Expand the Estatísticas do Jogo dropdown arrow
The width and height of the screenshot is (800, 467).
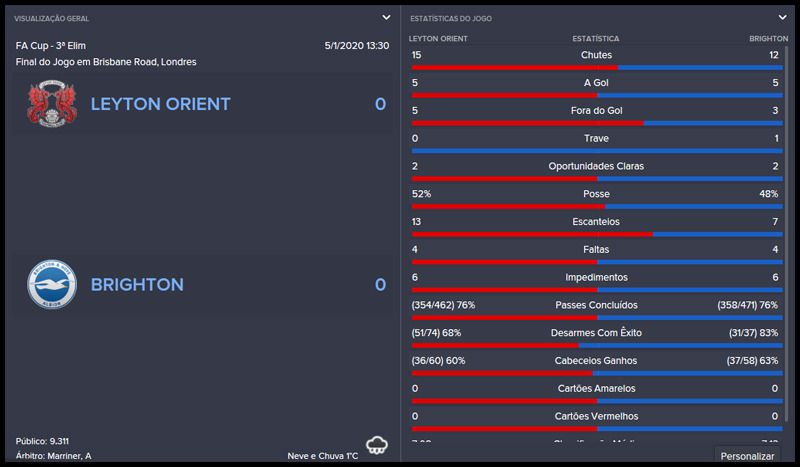click(782, 17)
